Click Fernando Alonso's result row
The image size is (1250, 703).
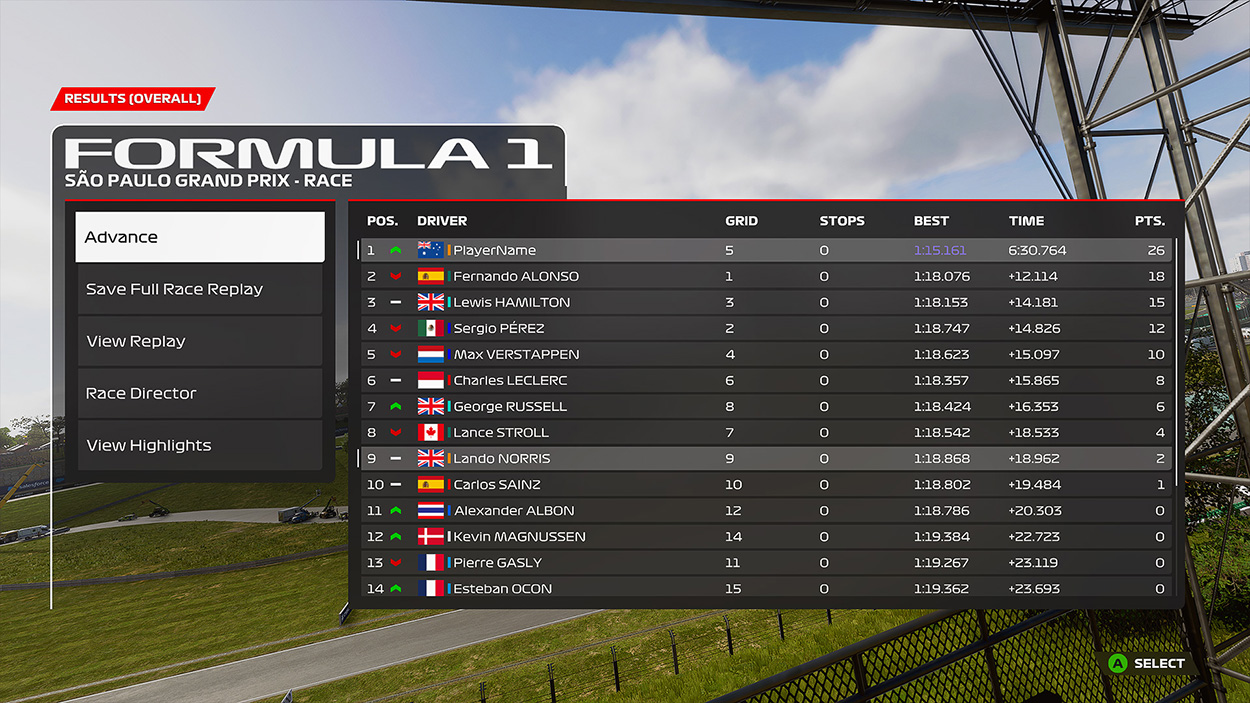(x=765, y=276)
